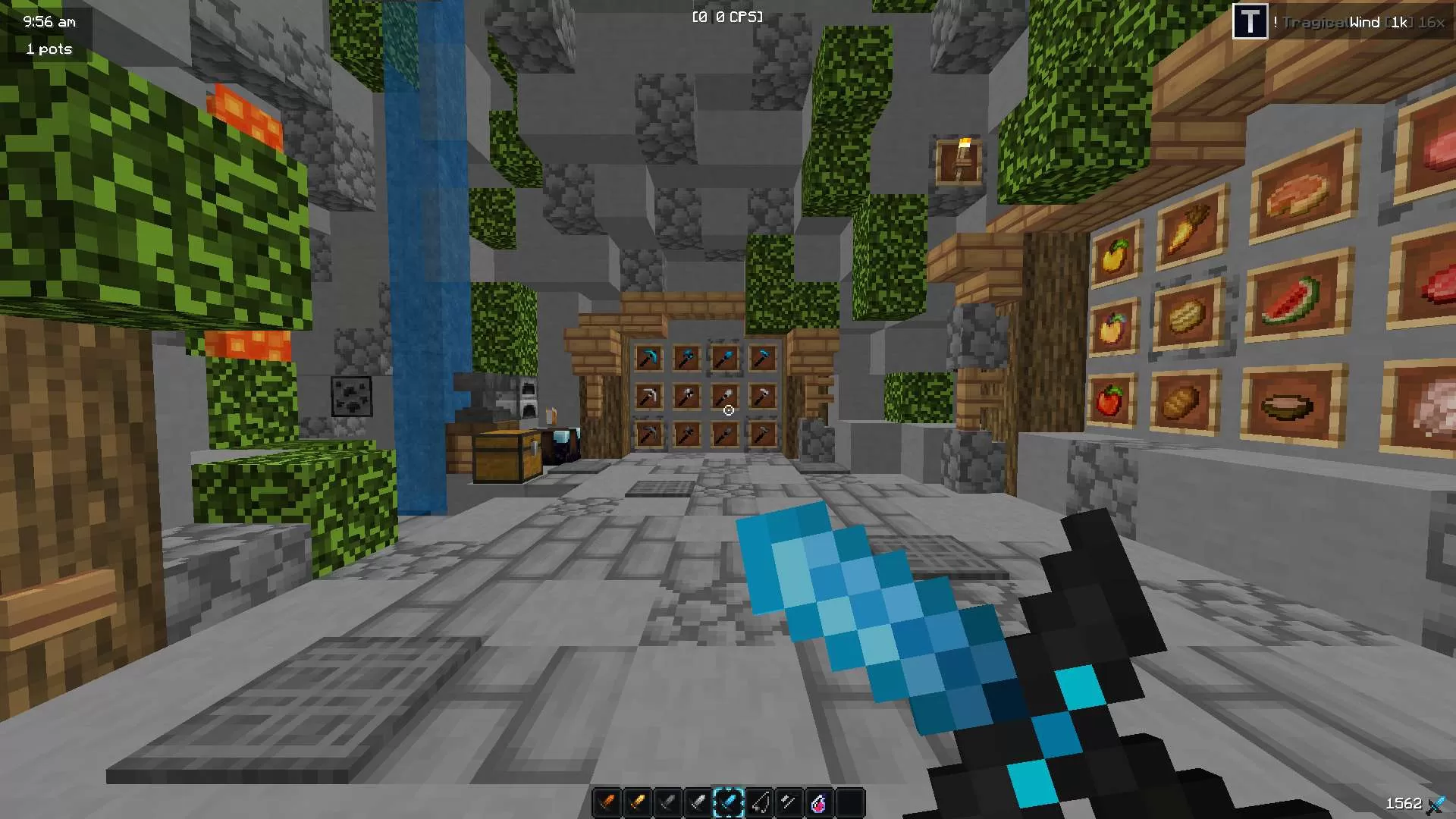This screenshot has width=1456, height=819.
Task: Select the flame sword in hotbar slot one
Action: pyautogui.click(x=607, y=802)
